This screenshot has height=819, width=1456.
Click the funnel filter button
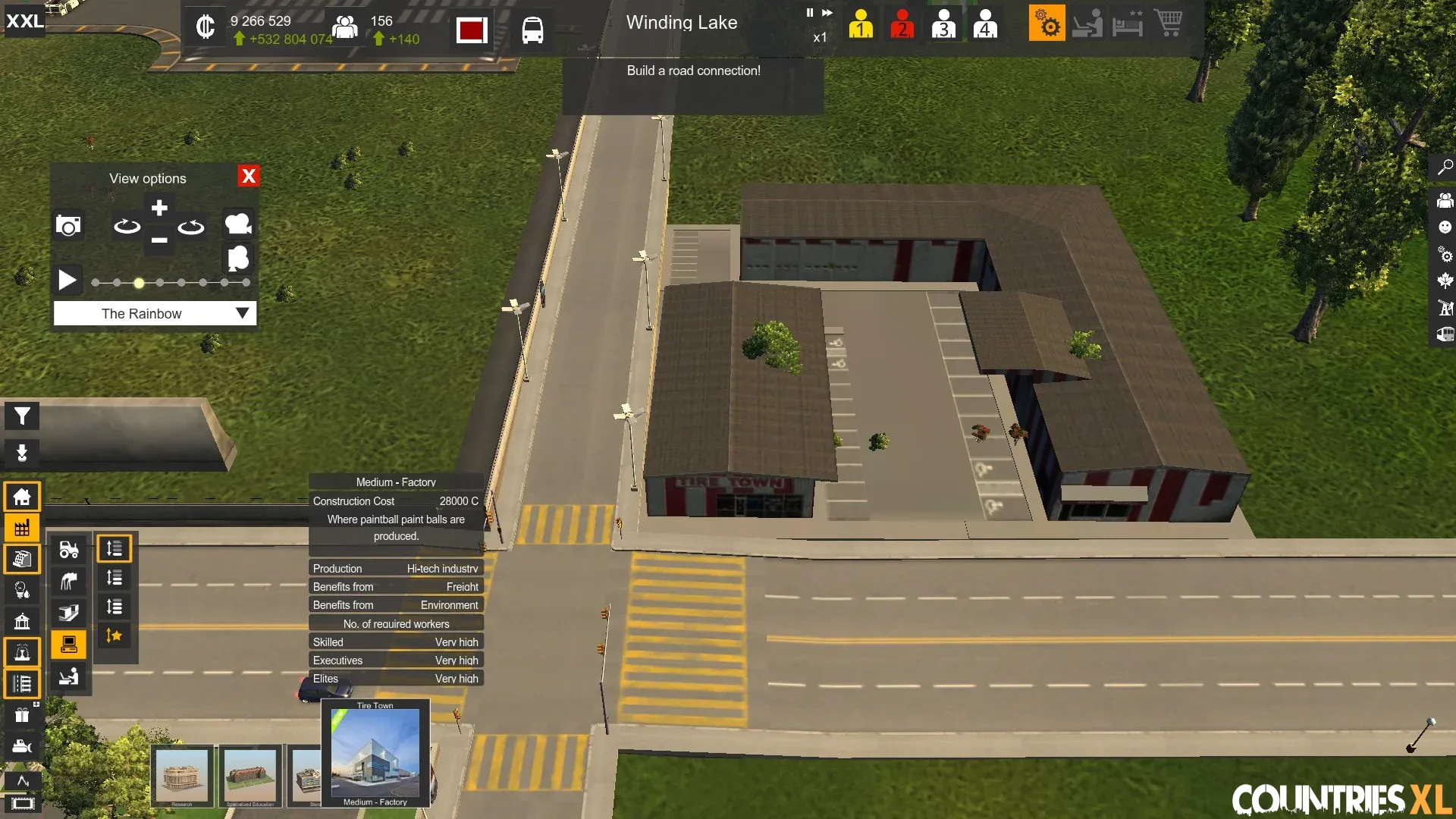pyautogui.click(x=22, y=416)
